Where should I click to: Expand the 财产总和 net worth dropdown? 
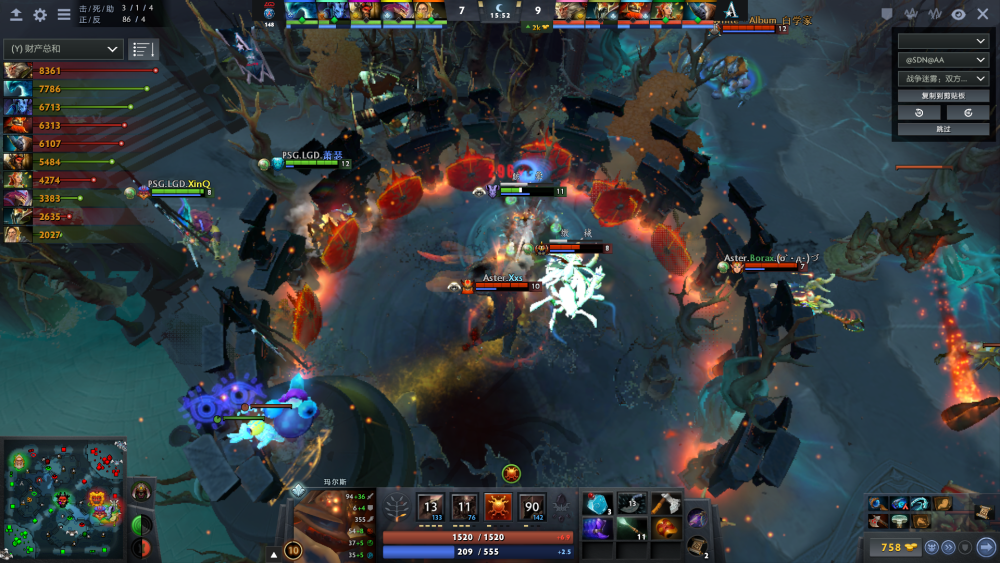pyautogui.click(x=63, y=49)
